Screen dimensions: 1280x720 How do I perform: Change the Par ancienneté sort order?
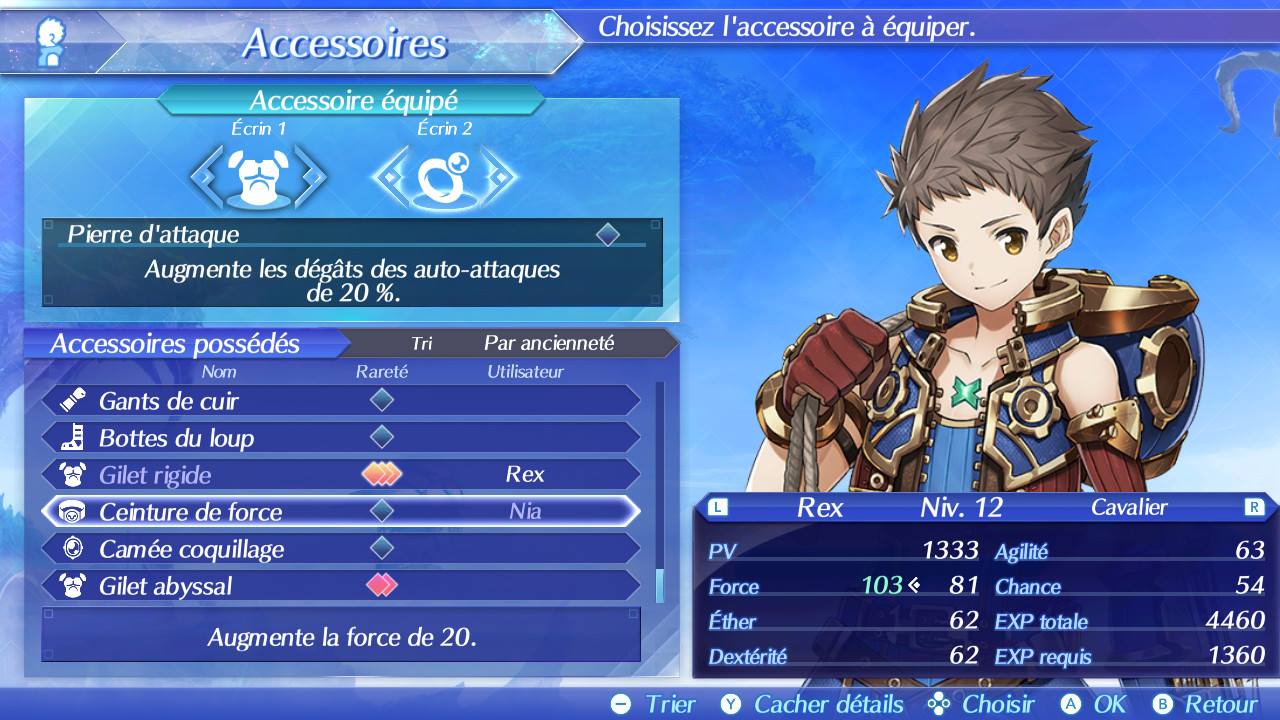click(548, 343)
